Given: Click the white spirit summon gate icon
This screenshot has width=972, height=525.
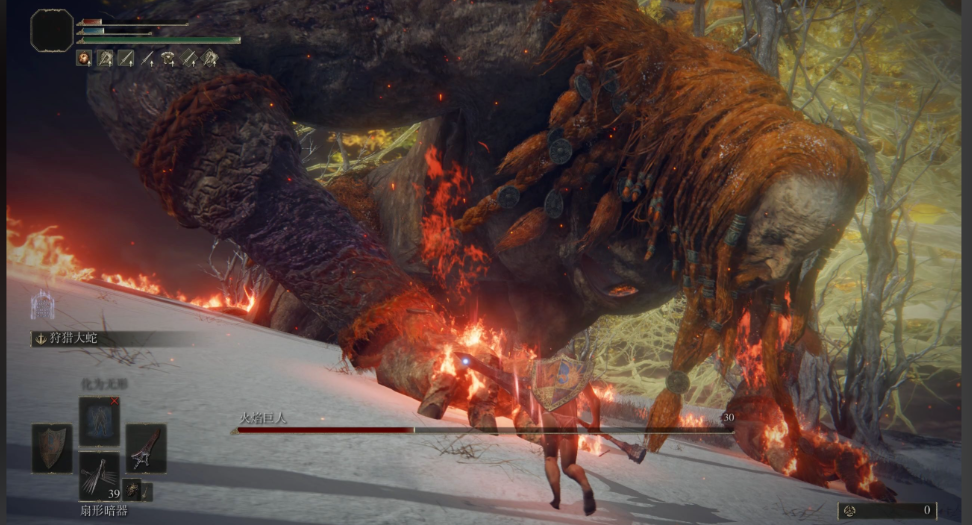Looking at the screenshot, I should 42,304.
